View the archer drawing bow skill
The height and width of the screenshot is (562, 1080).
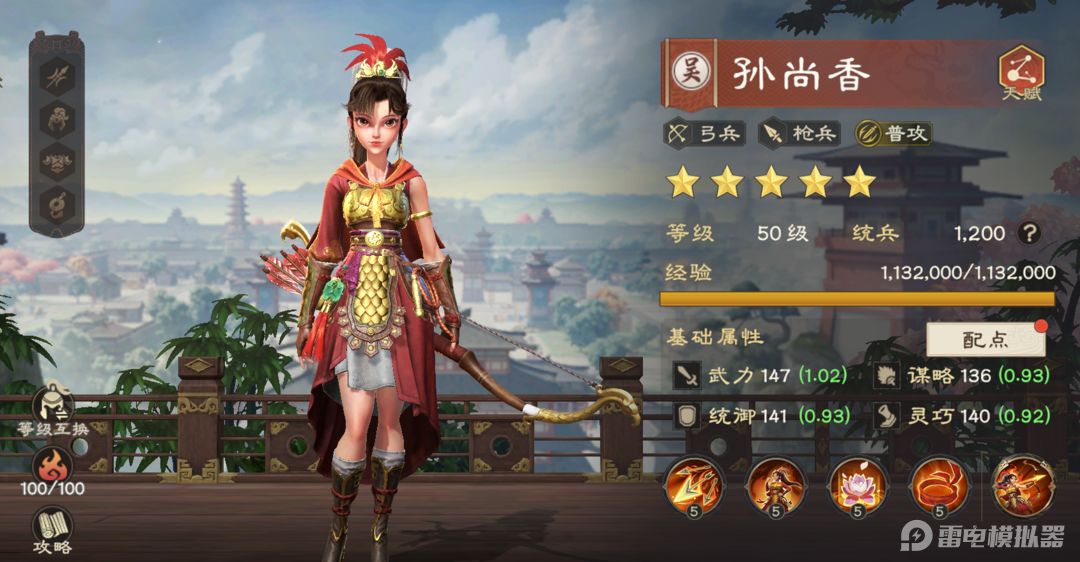[x=1019, y=485]
